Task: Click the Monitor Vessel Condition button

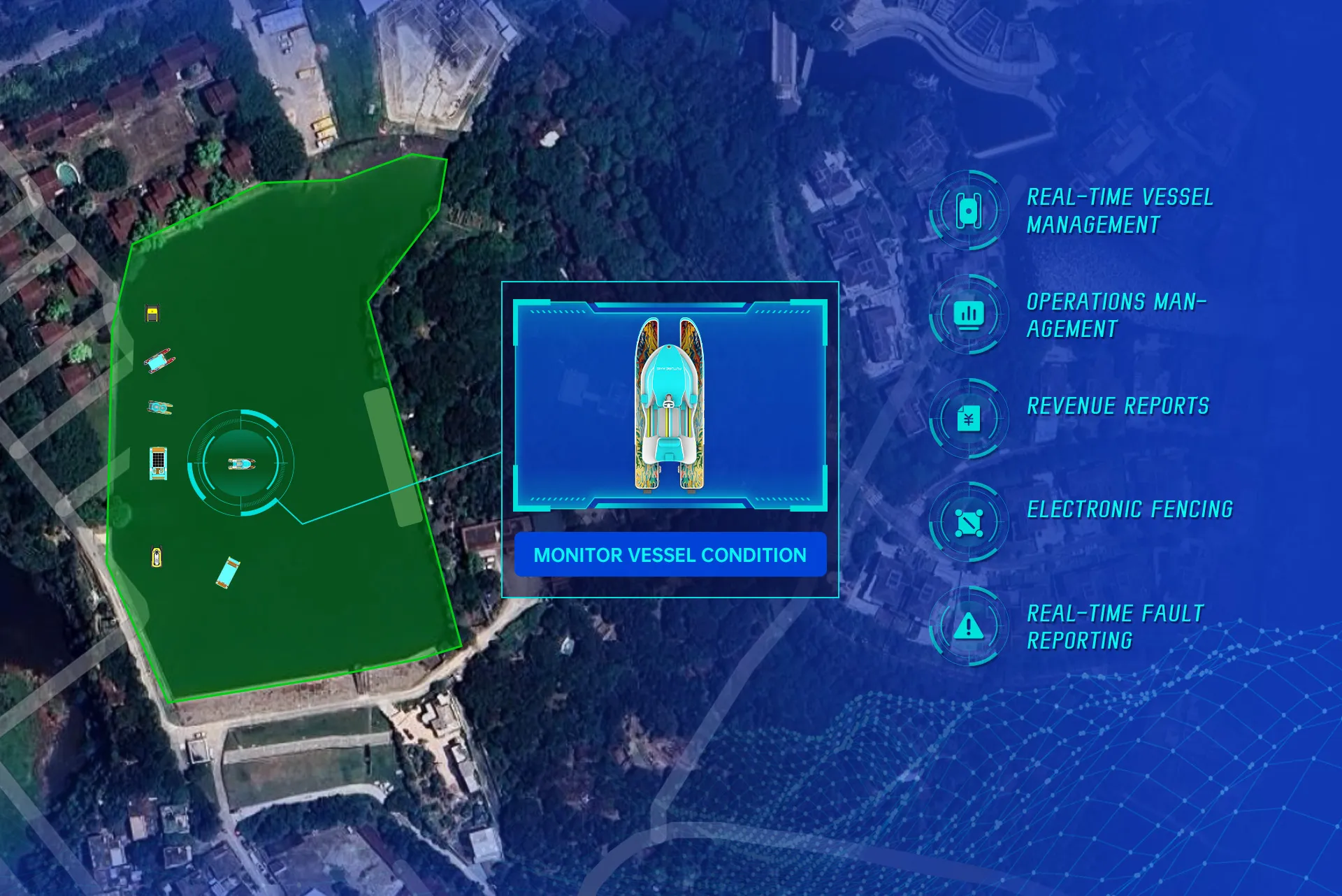Action: (670, 555)
